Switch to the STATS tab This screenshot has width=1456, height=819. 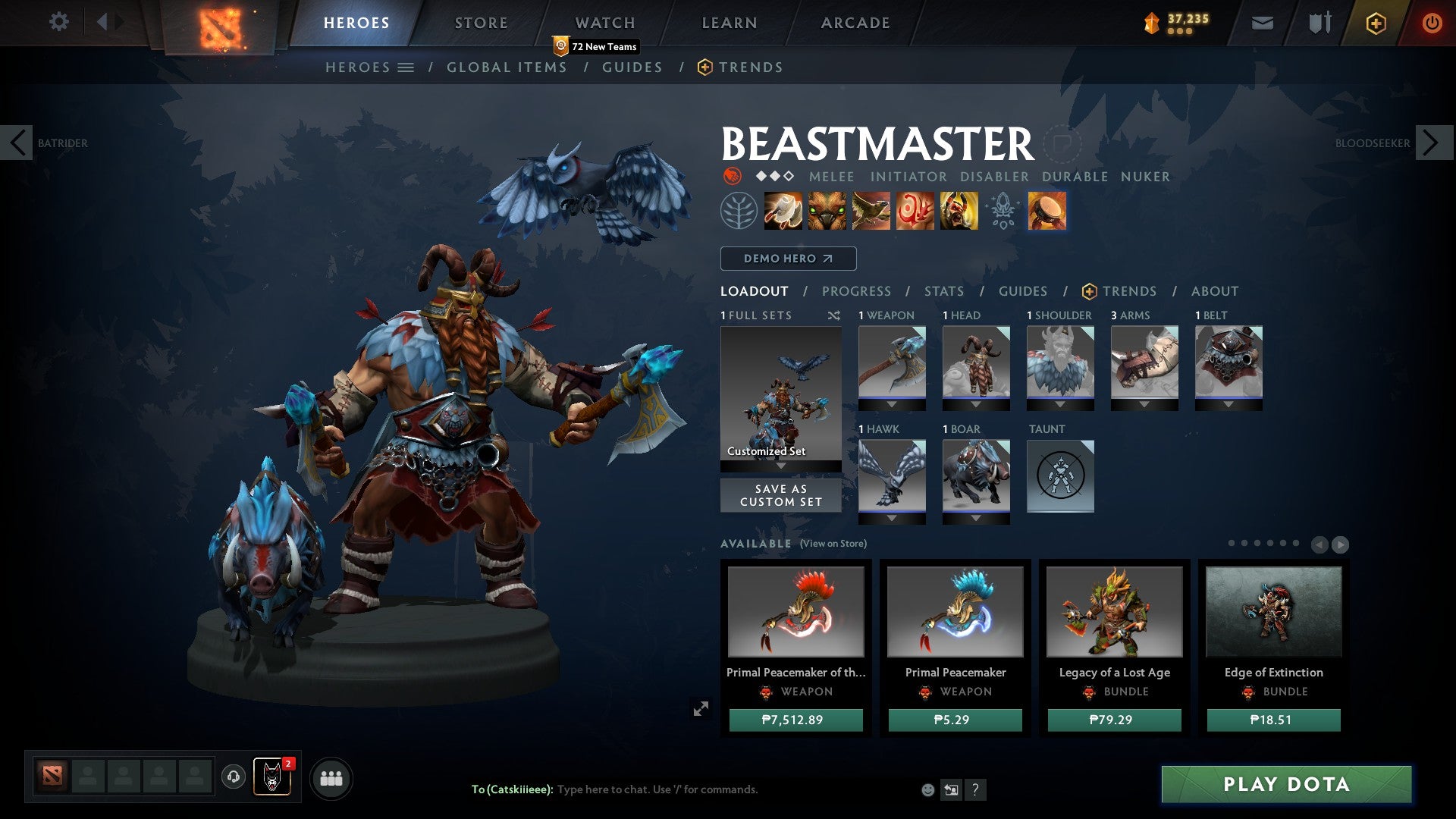point(943,290)
